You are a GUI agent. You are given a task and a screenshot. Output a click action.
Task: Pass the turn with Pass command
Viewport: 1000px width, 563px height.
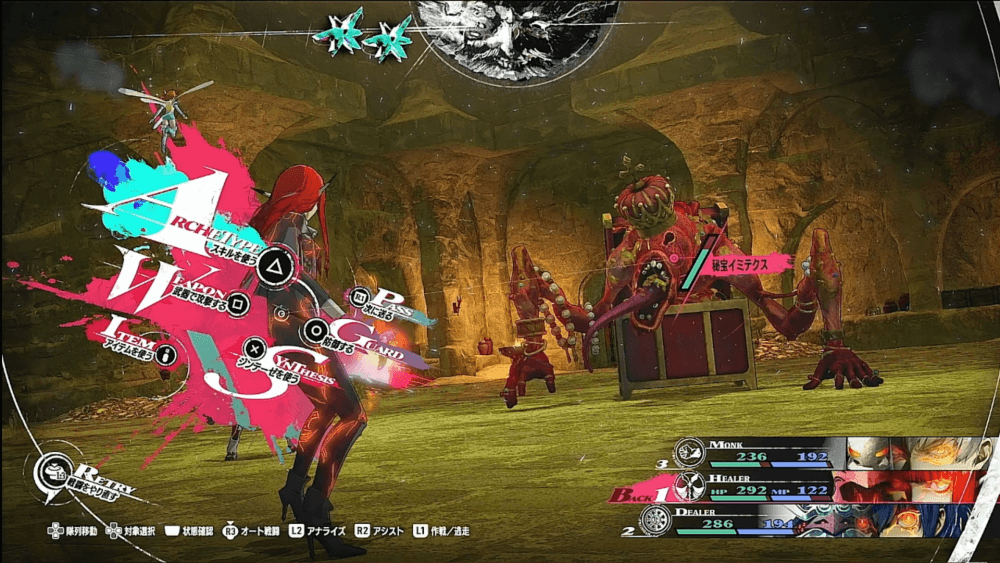(x=360, y=296)
